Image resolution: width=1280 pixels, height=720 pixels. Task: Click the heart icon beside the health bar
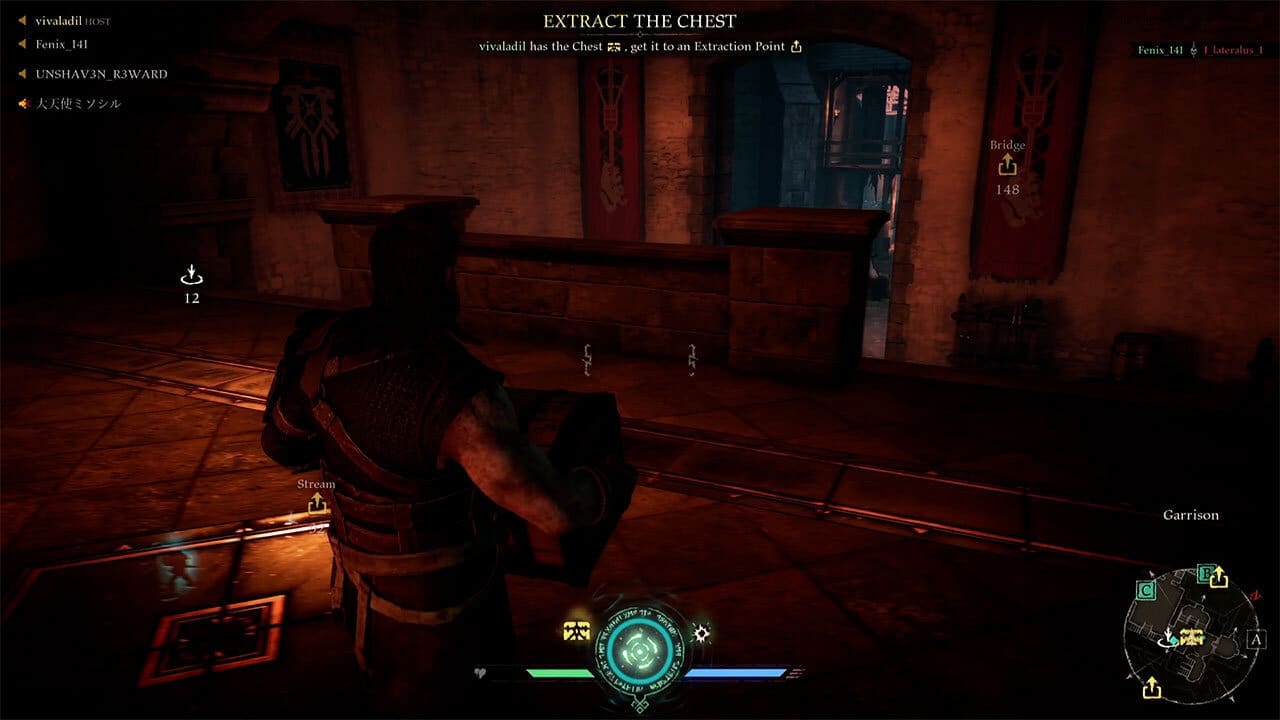coord(482,674)
